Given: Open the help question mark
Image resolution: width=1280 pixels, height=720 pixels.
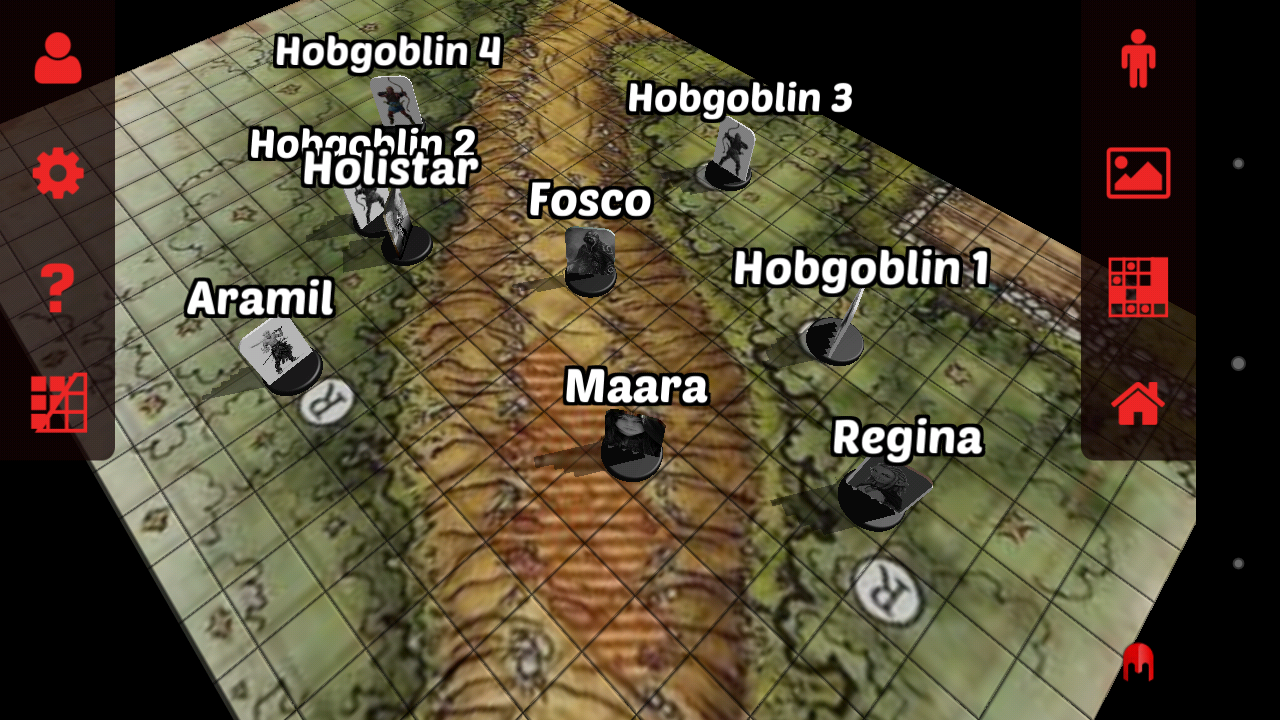Looking at the screenshot, I should click(x=57, y=285).
